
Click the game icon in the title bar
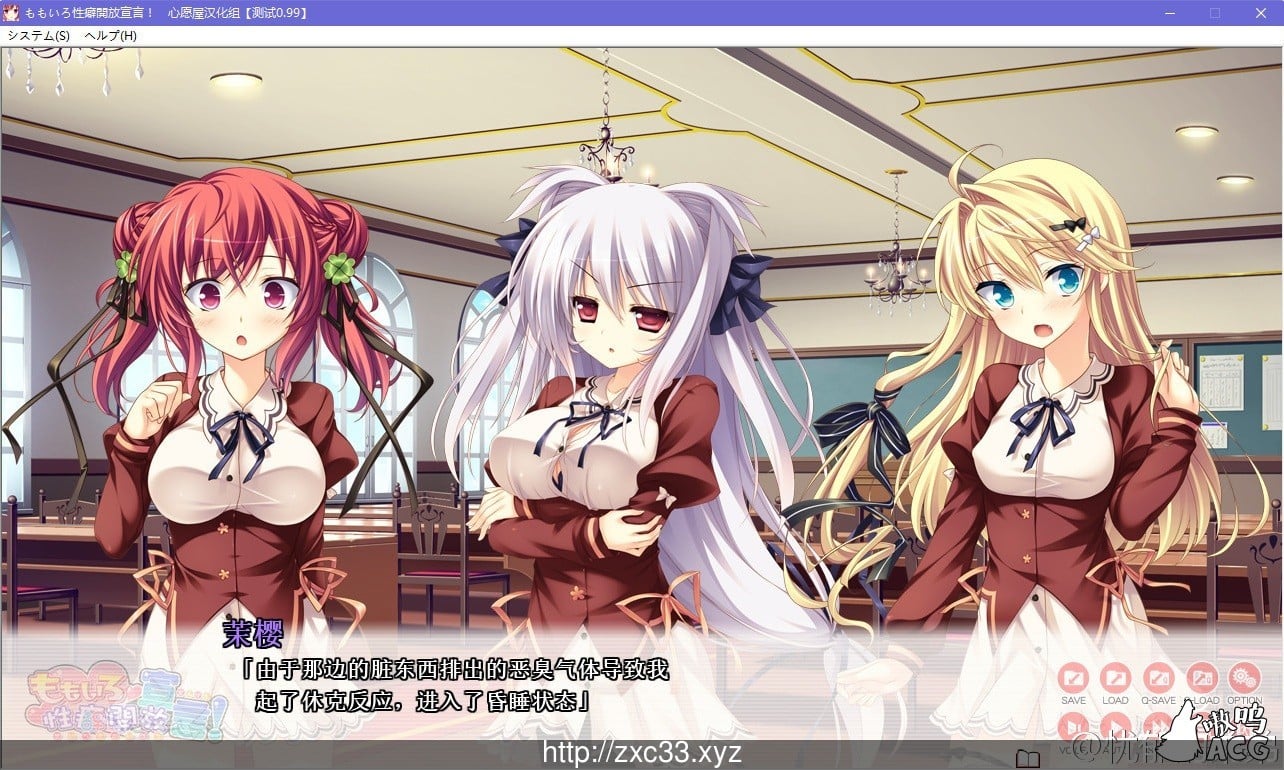pyautogui.click(x=12, y=12)
